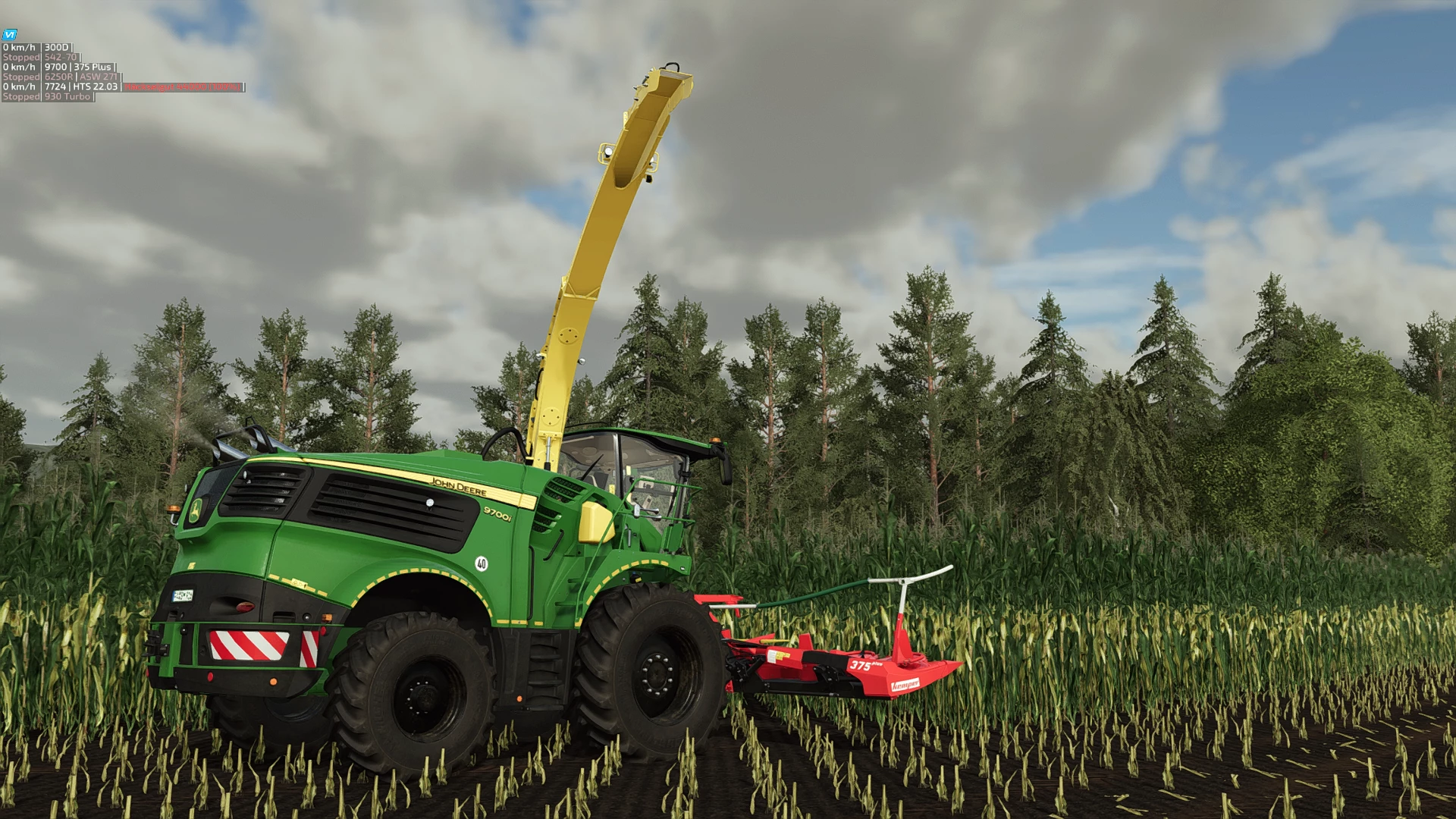This screenshot has width=1456, height=819.
Task: Click the license plate on the front bumper
Action: pyautogui.click(x=182, y=595)
